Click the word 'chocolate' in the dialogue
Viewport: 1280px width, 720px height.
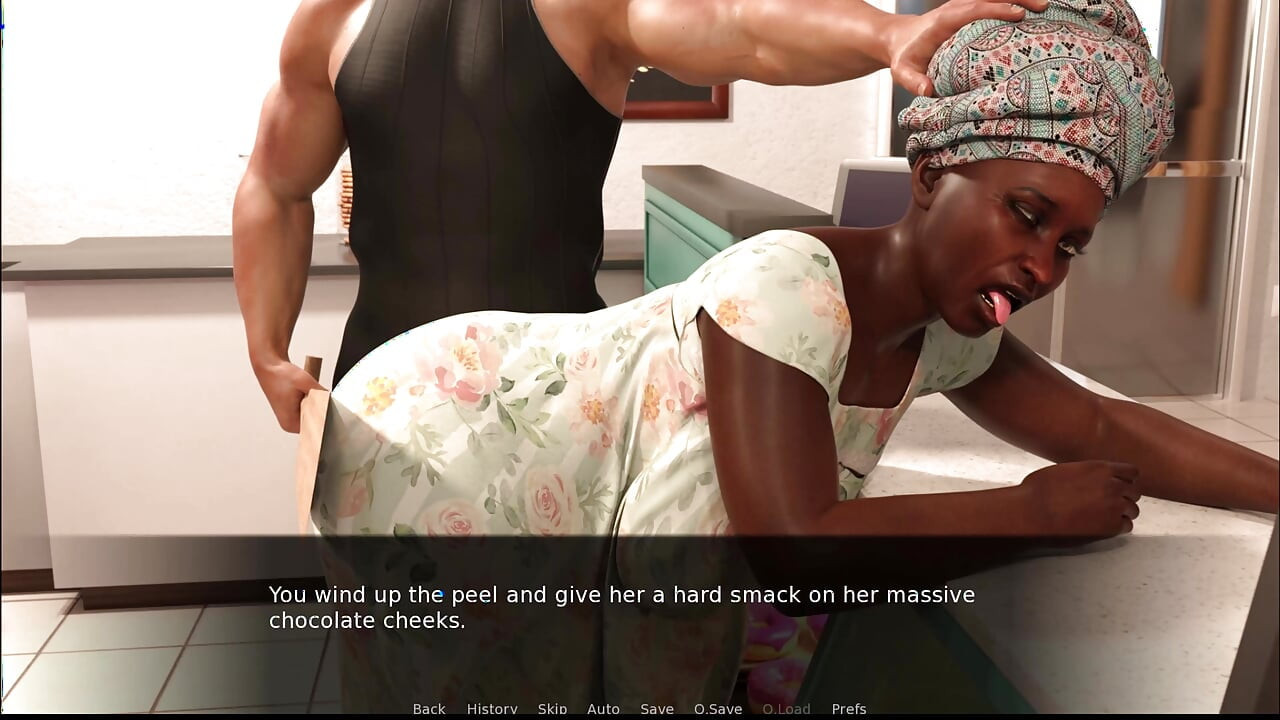(x=321, y=620)
